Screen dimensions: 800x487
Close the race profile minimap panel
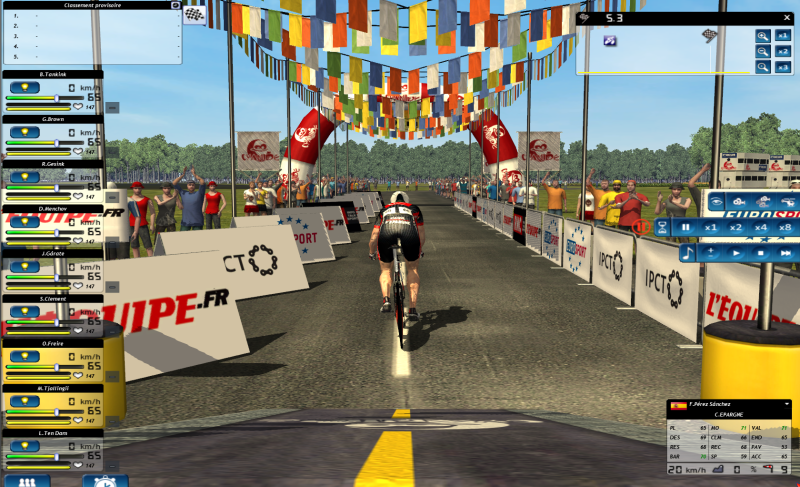click(x=788, y=18)
